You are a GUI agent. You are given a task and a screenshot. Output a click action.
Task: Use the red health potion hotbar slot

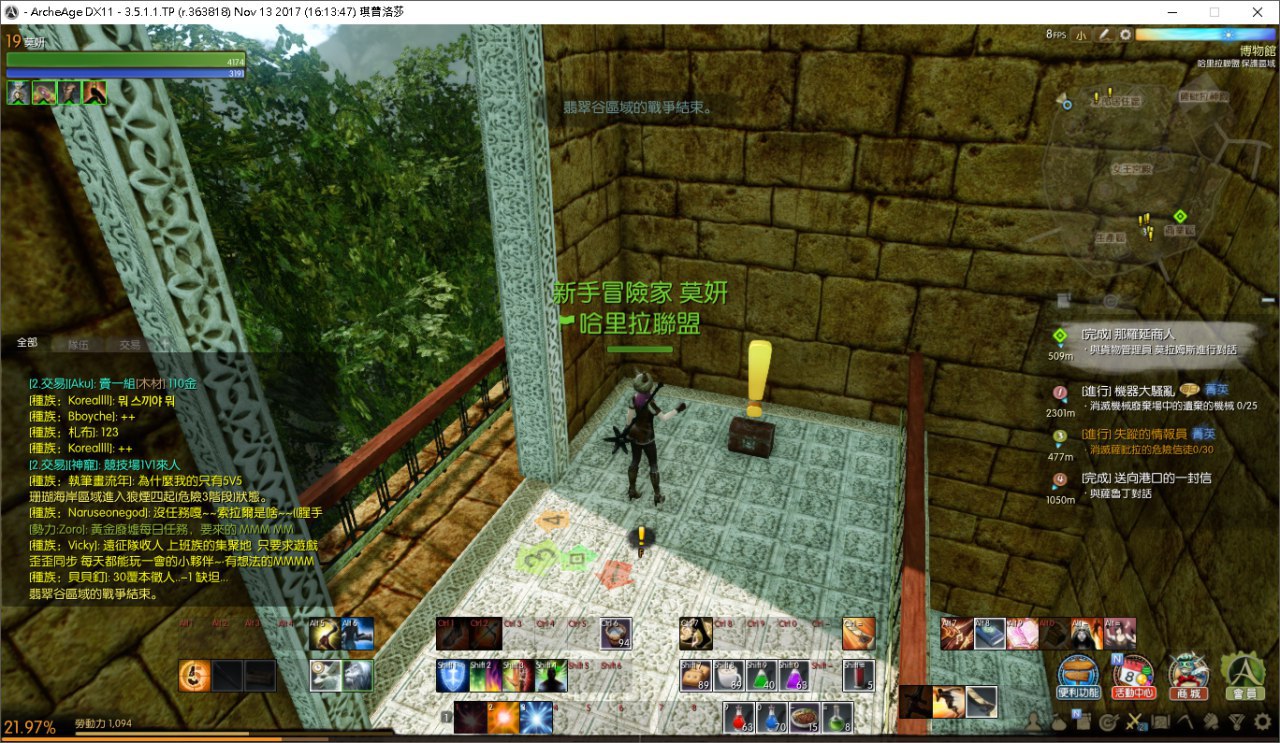(738, 716)
